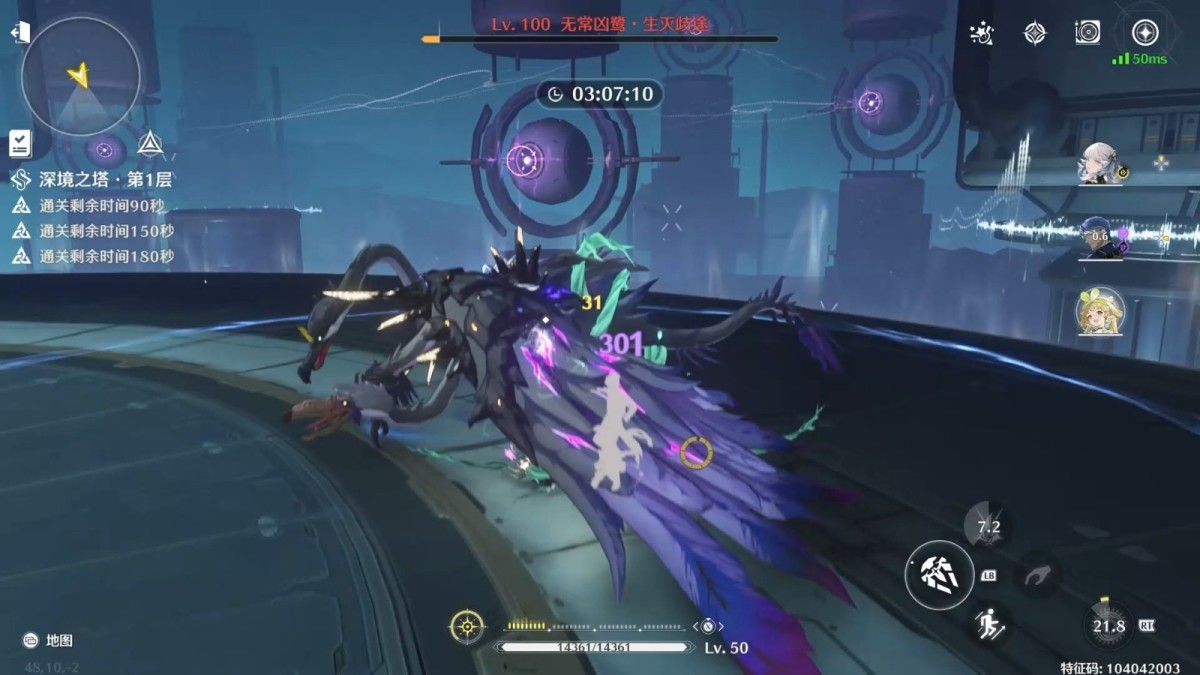The height and width of the screenshot is (675, 1200).
Task: Switch to the white-haired character
Action: (1101, 165)
